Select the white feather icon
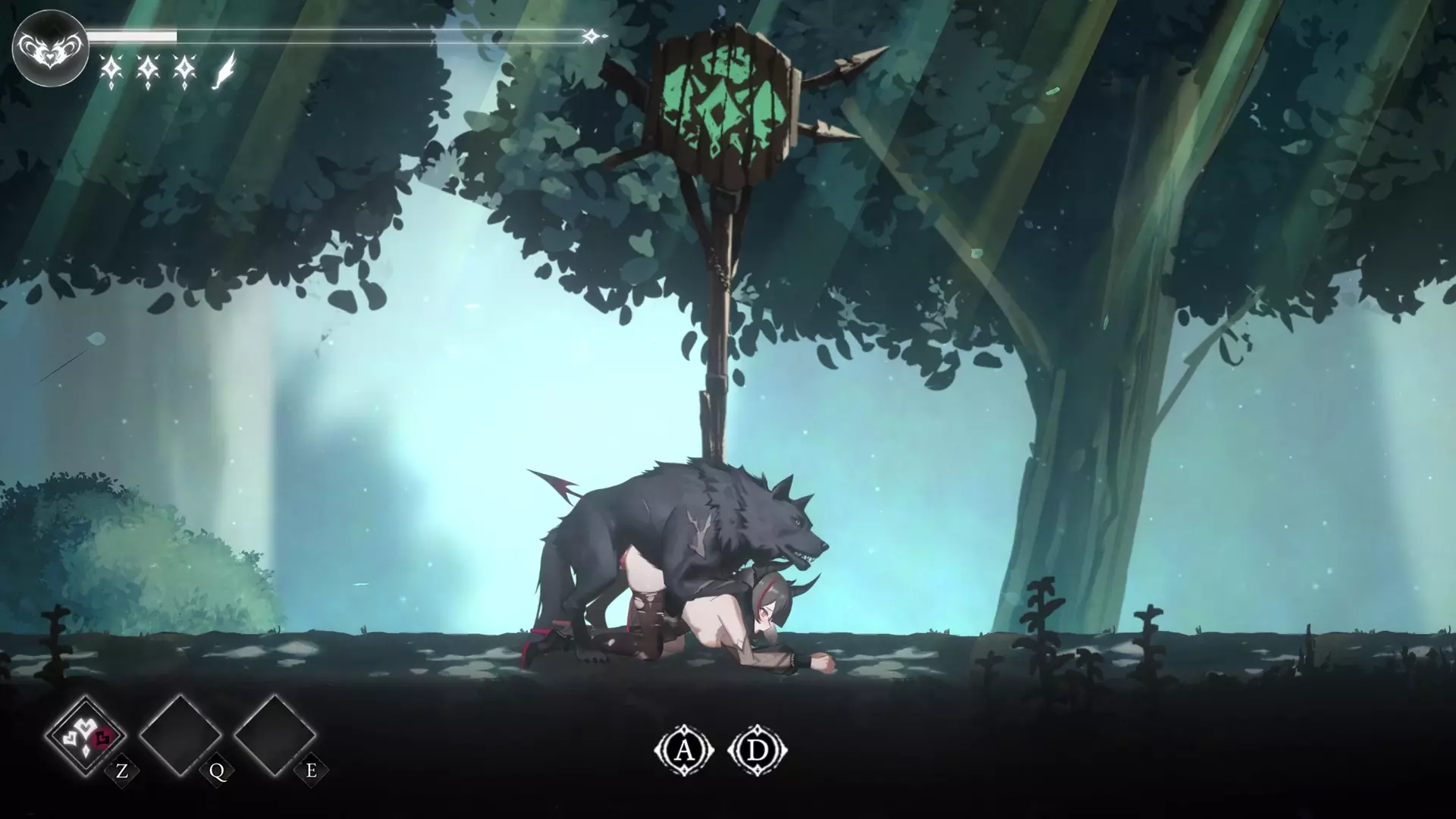This screenshot has height=819, width=1456. click(x=224, y=71)
